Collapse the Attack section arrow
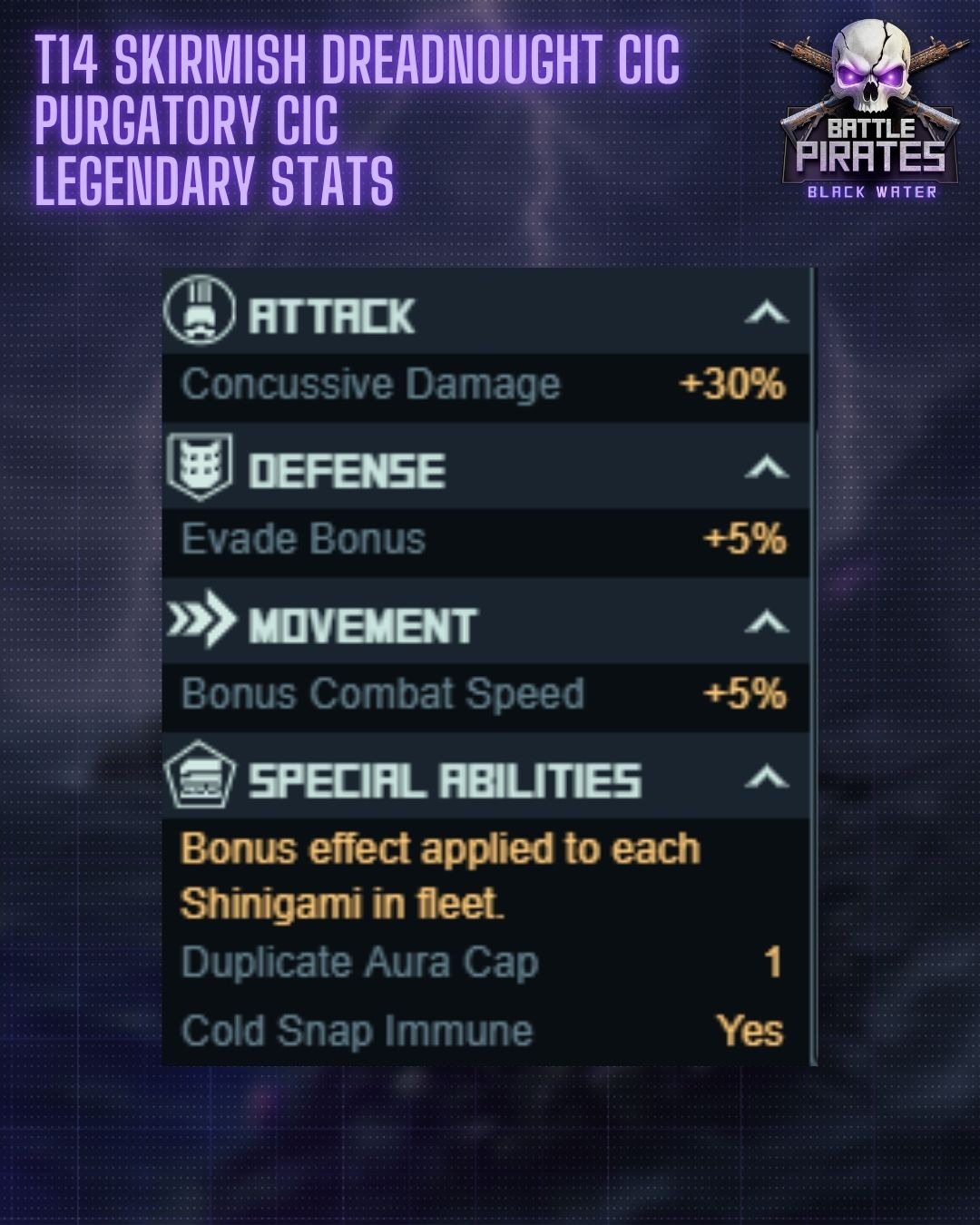This screenshot has height=1225, width=980. coord(767,313)
